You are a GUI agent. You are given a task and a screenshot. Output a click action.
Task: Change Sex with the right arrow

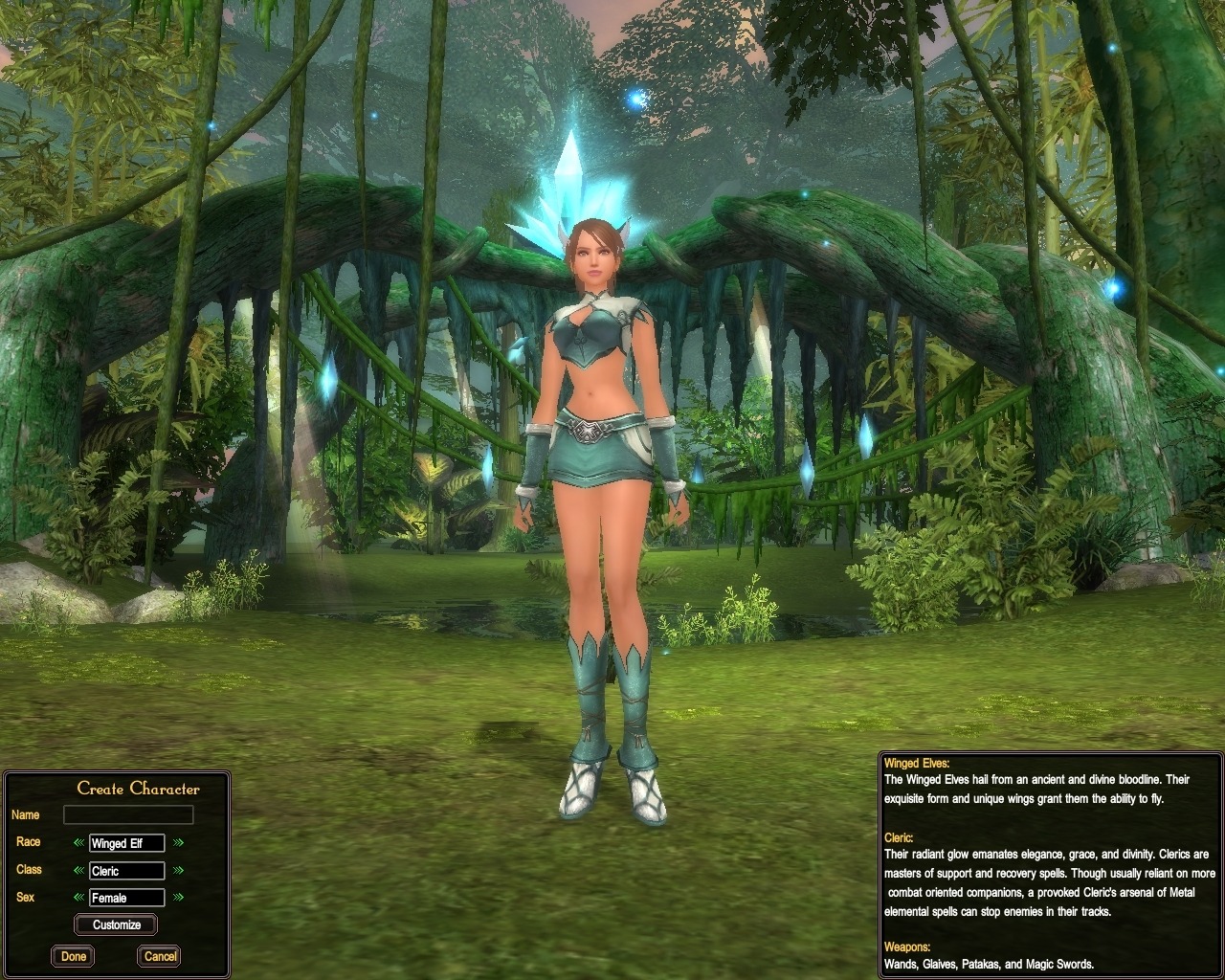(x=178, y=898)
